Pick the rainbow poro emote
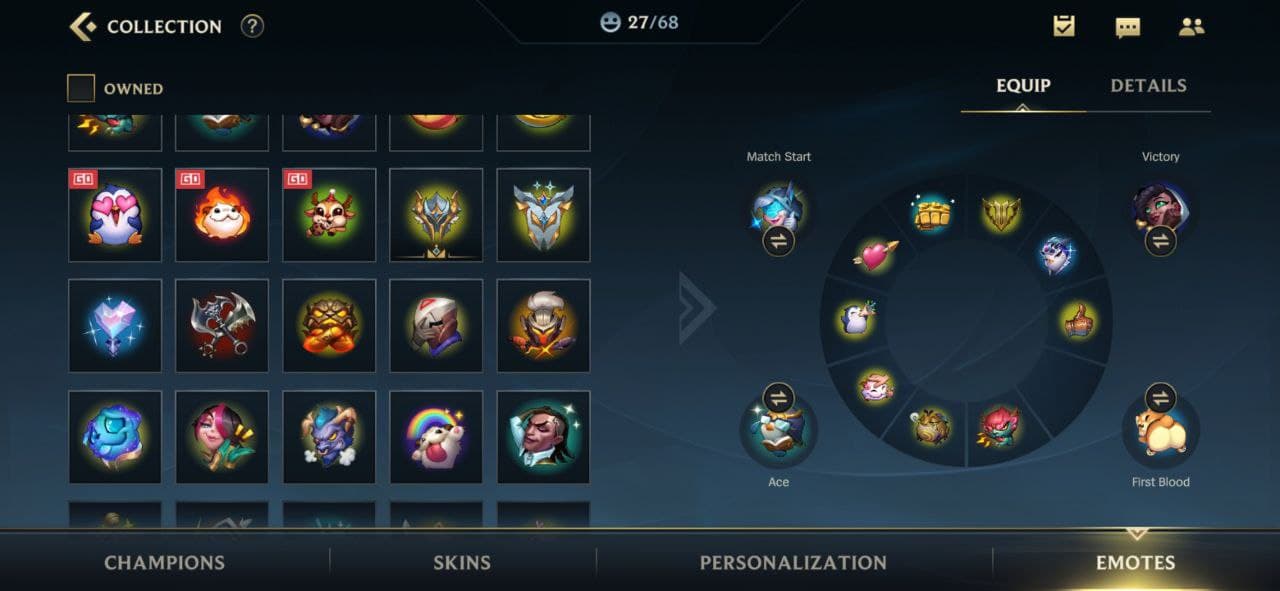The width and height of the screenshot is (1280, 591). [x=436, y=437]
